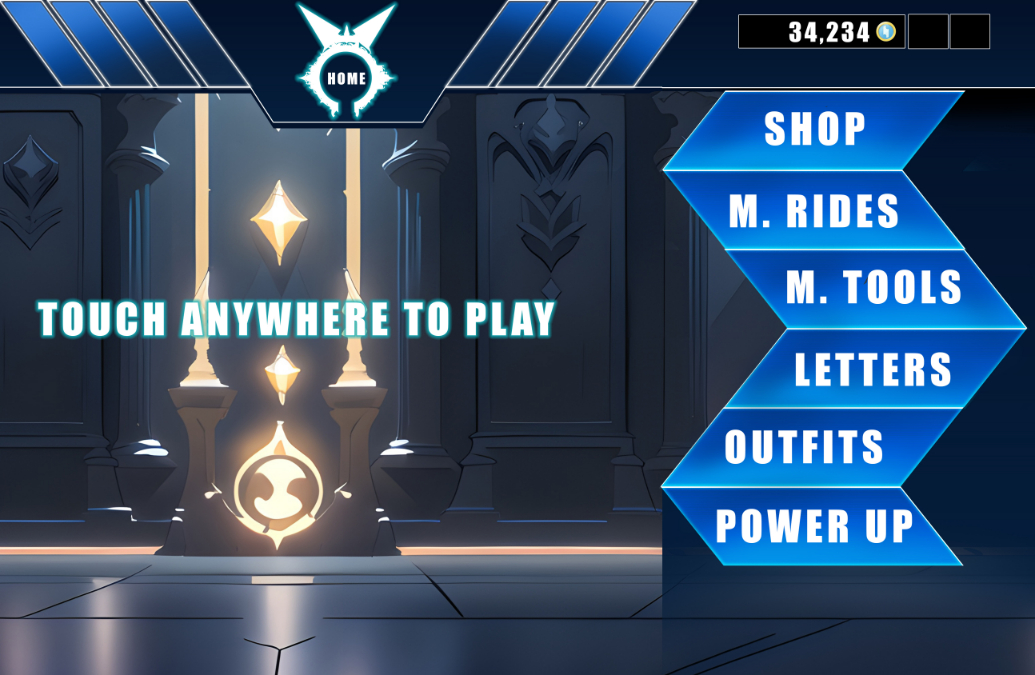Open the POWER UP menu
This screenshot has height=675, width=1035.
pyautogui.click(x=814, y=526)
